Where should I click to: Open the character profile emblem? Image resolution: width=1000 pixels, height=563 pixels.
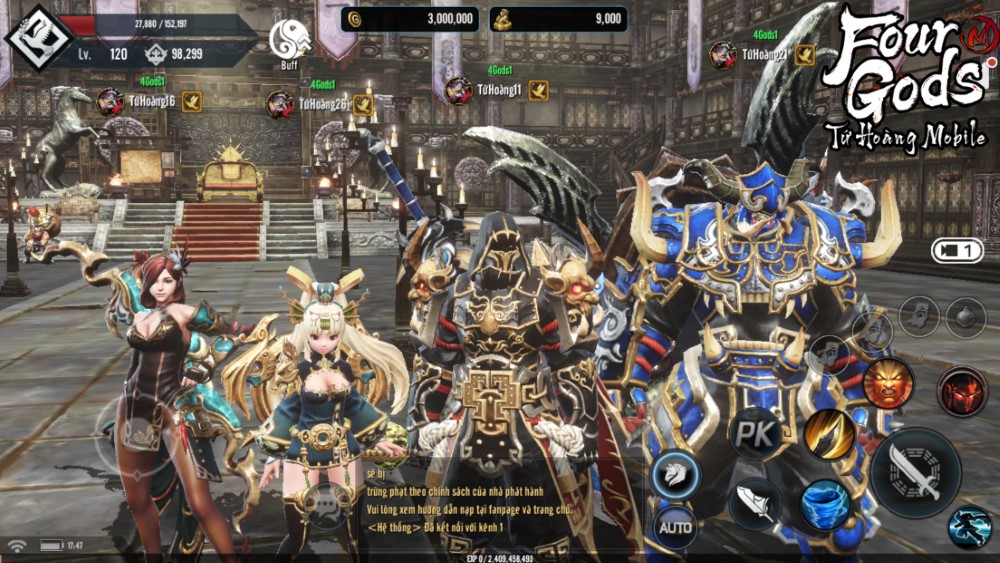(37, 39)
